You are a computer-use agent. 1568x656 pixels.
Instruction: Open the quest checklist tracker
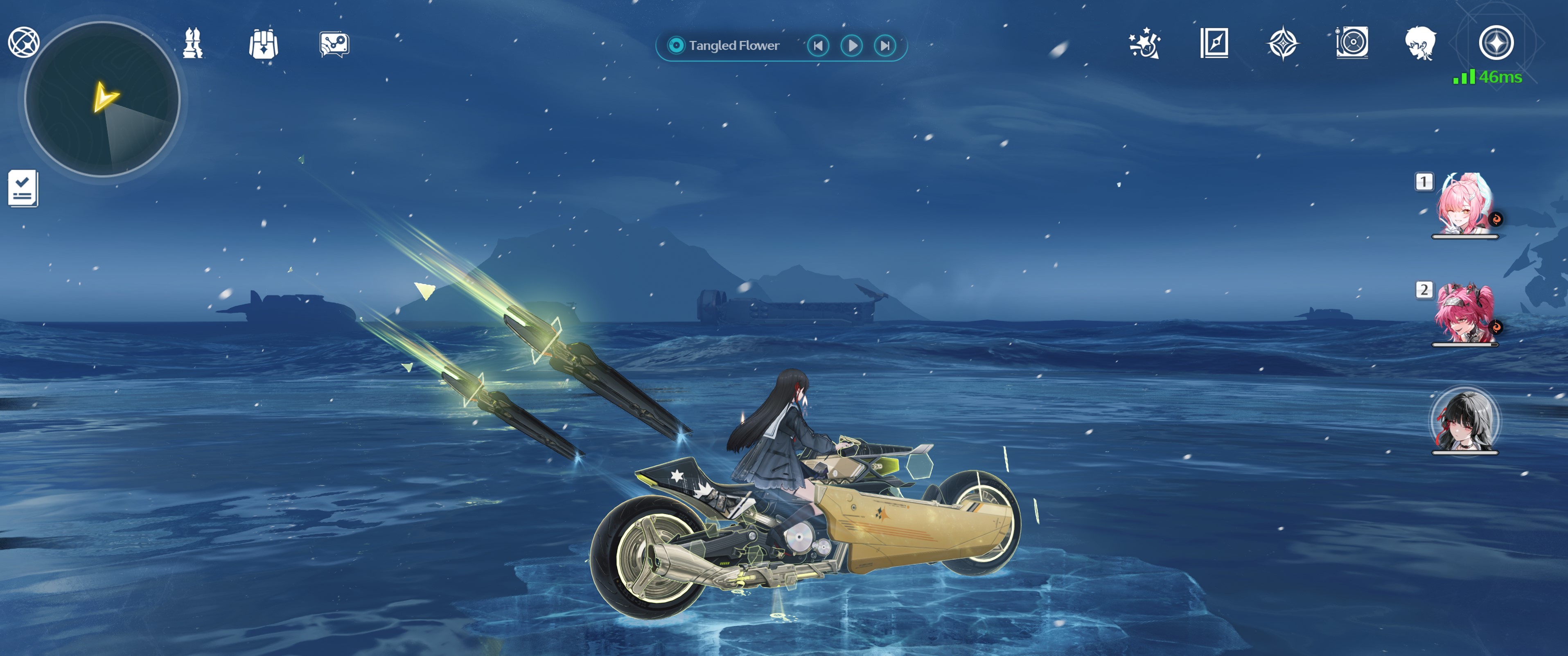(23, 189)
